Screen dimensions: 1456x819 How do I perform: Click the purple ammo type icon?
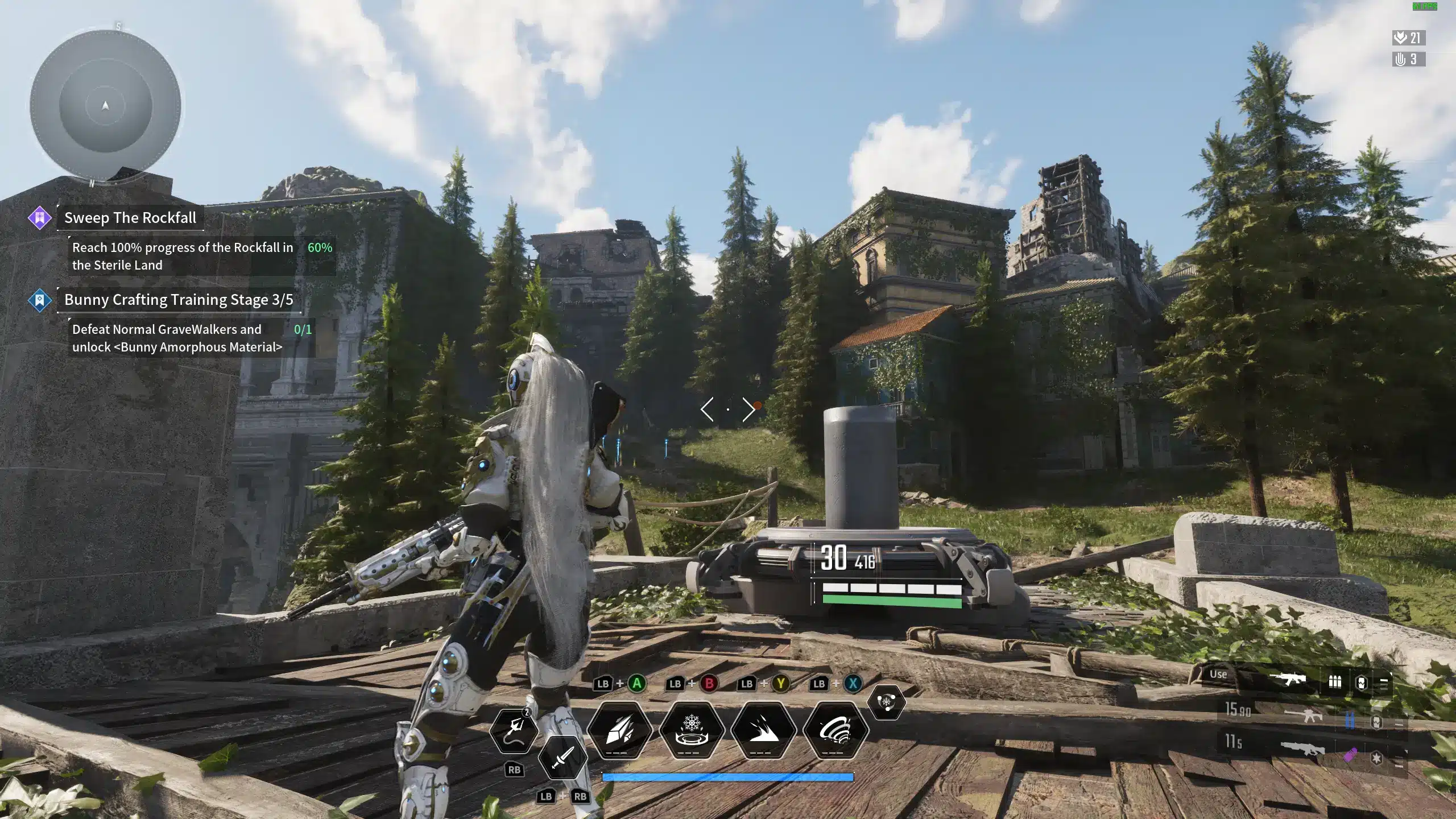pyautogui.click(x=1351, y=755)
